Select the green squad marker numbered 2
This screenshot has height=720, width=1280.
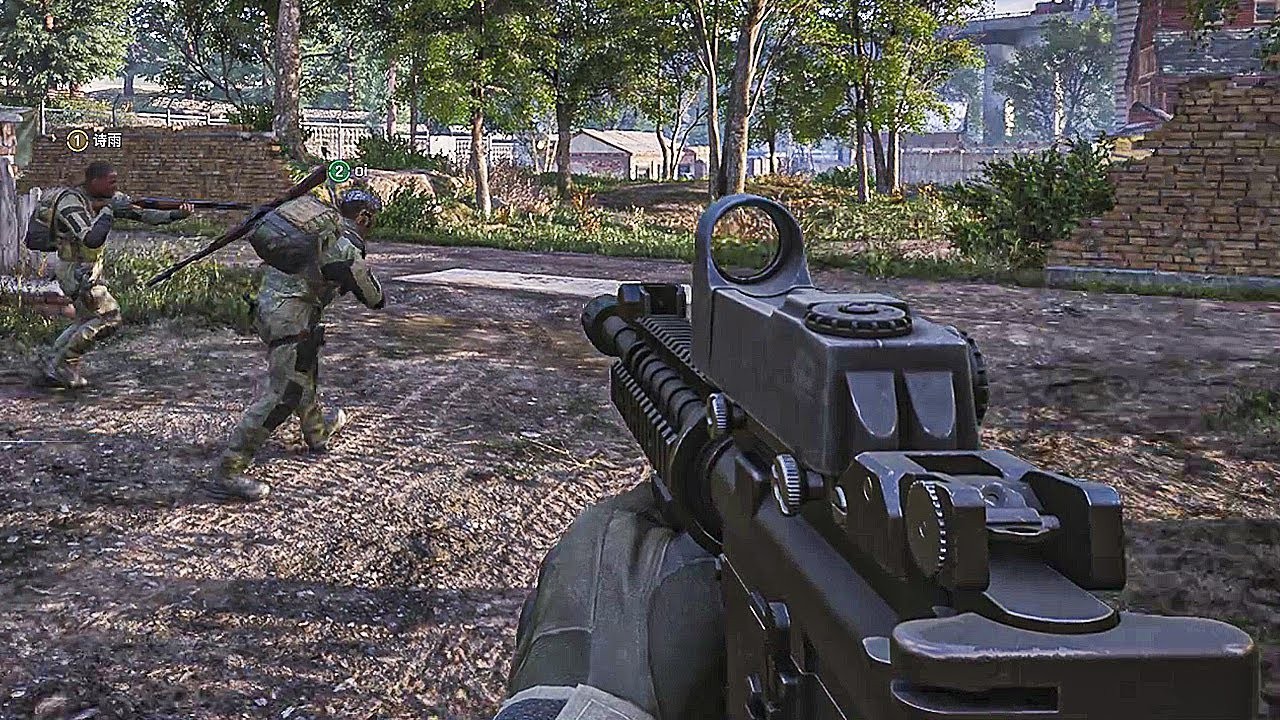tap(339, 171)
